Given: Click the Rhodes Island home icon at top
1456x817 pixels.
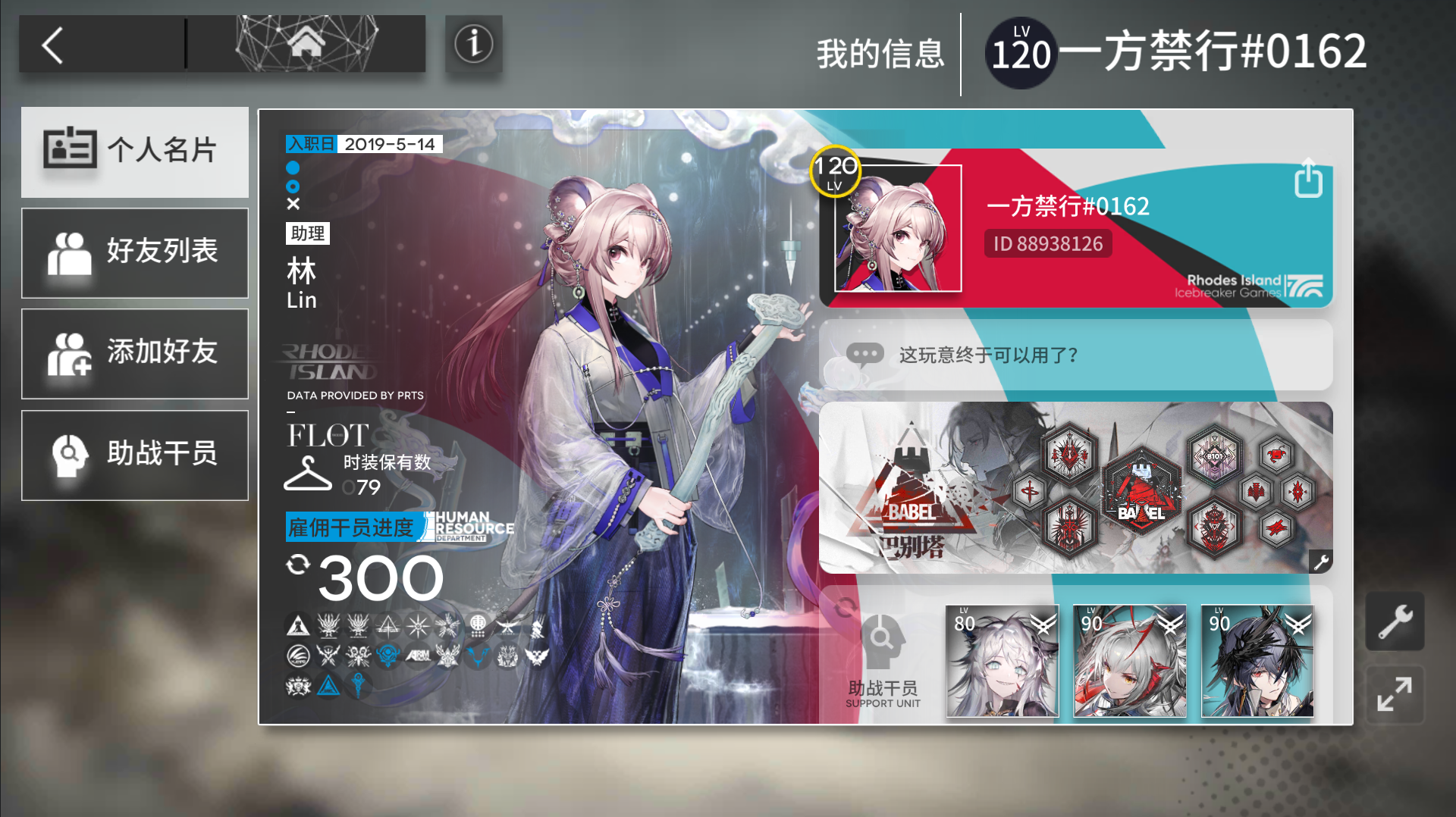Looking at the screenshot, I should click(x=306, y=44).
